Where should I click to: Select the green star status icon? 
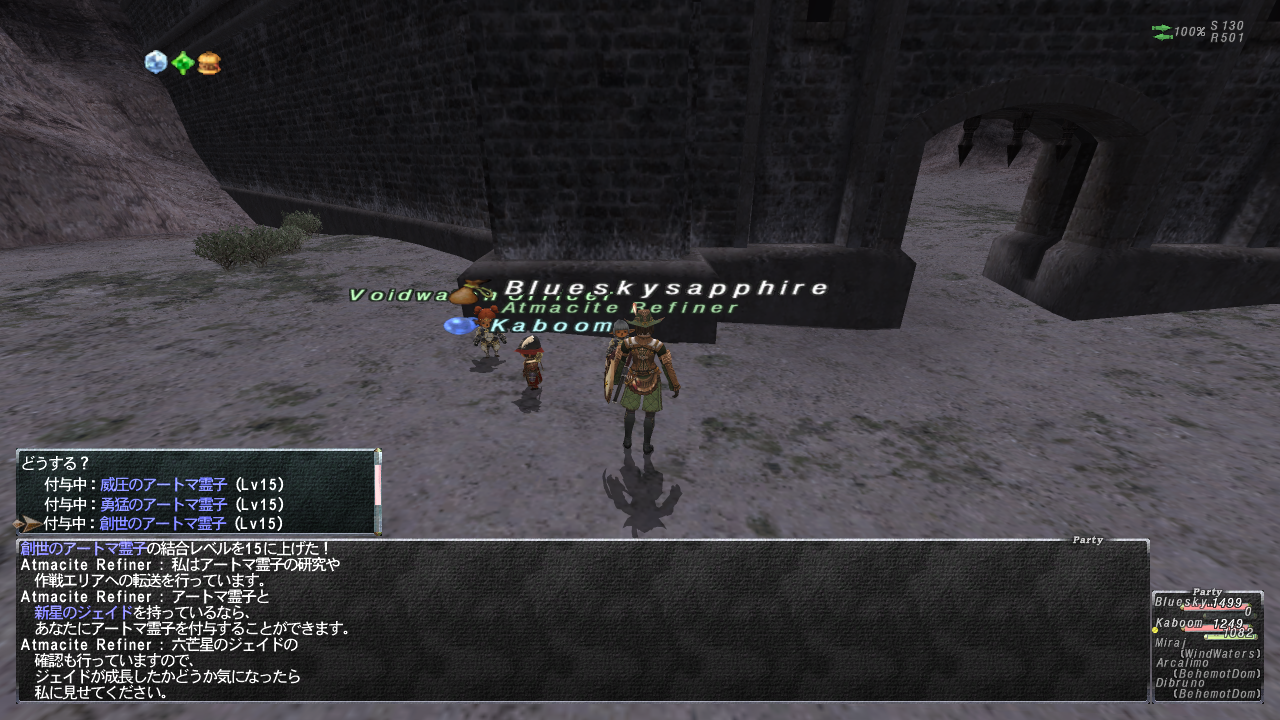coord(182,63)
